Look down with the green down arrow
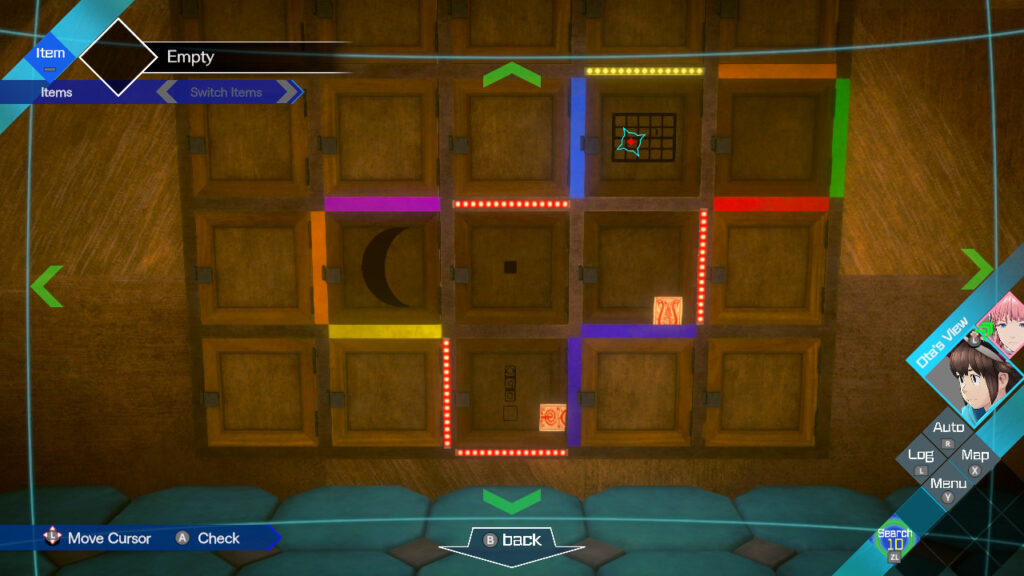Image resolution: width=1024 pixels, height=576 pixels. tap(511, 500)
